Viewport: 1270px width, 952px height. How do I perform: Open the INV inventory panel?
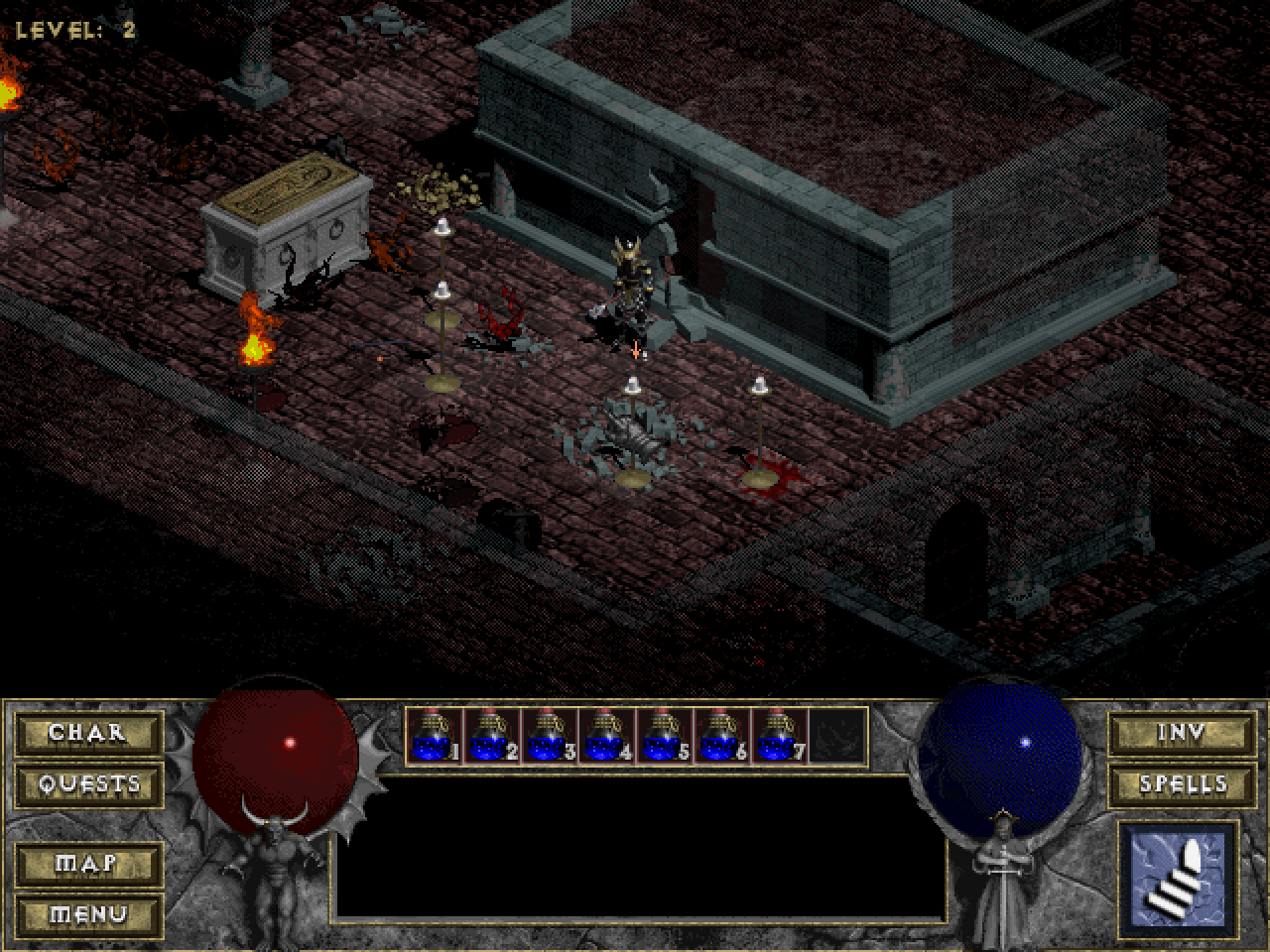(1182, 734)
